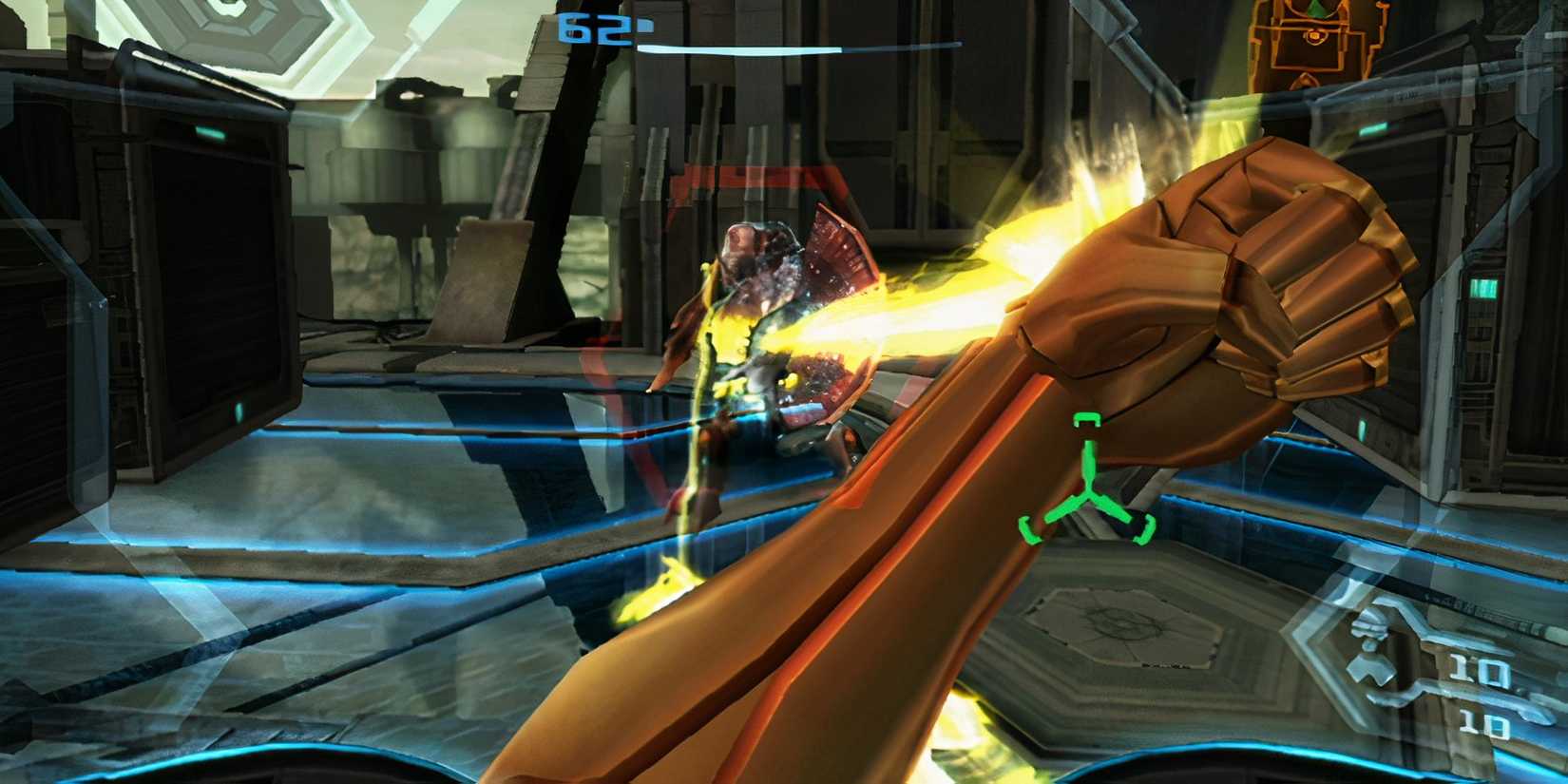Click the orange waypoint dot on the minimap

tap(1314, 35)
